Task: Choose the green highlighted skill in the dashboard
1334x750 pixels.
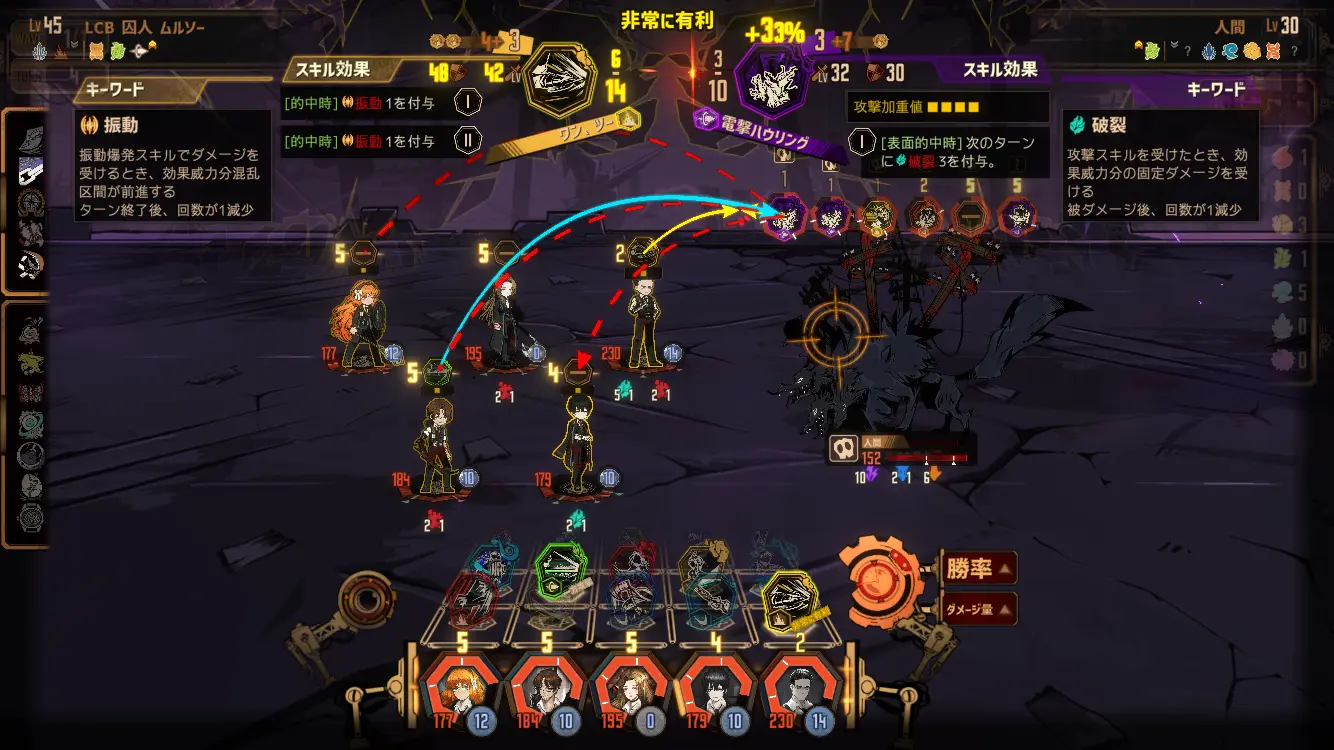Action: (x=561, y=570)
